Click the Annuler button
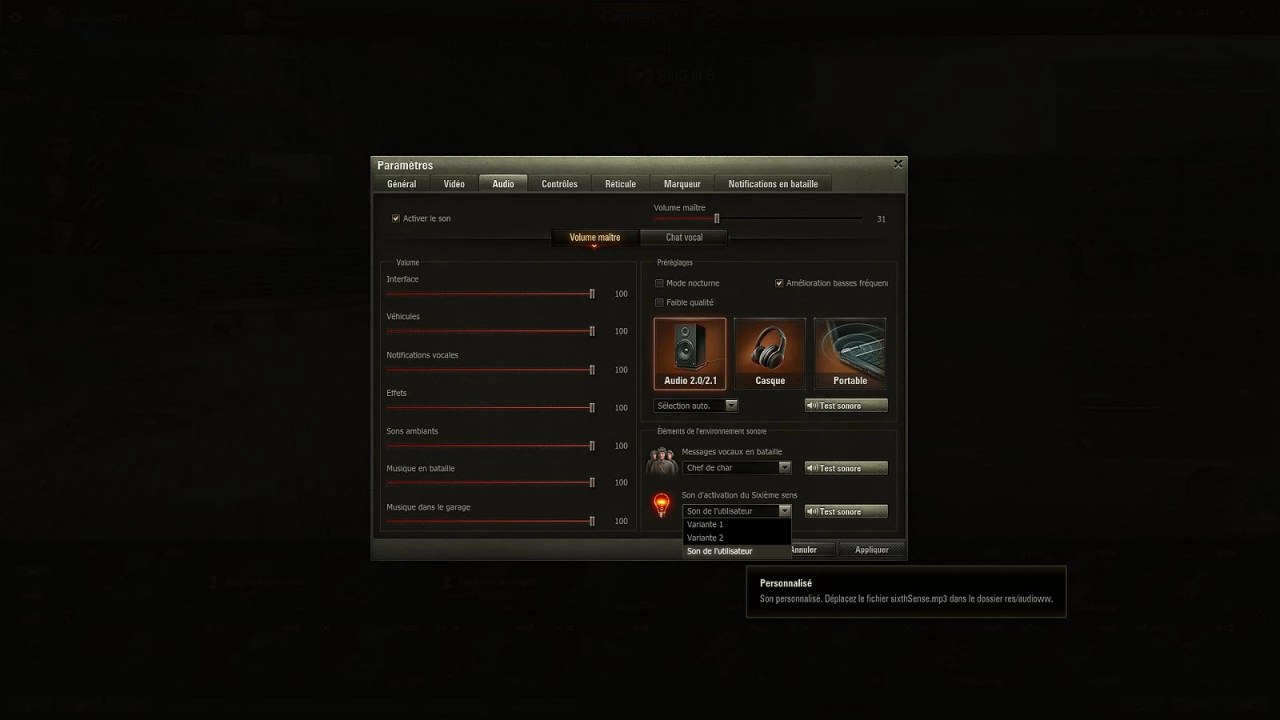Screen dimensions: 1280x720 pyautogui.click(x=803, y=549)
